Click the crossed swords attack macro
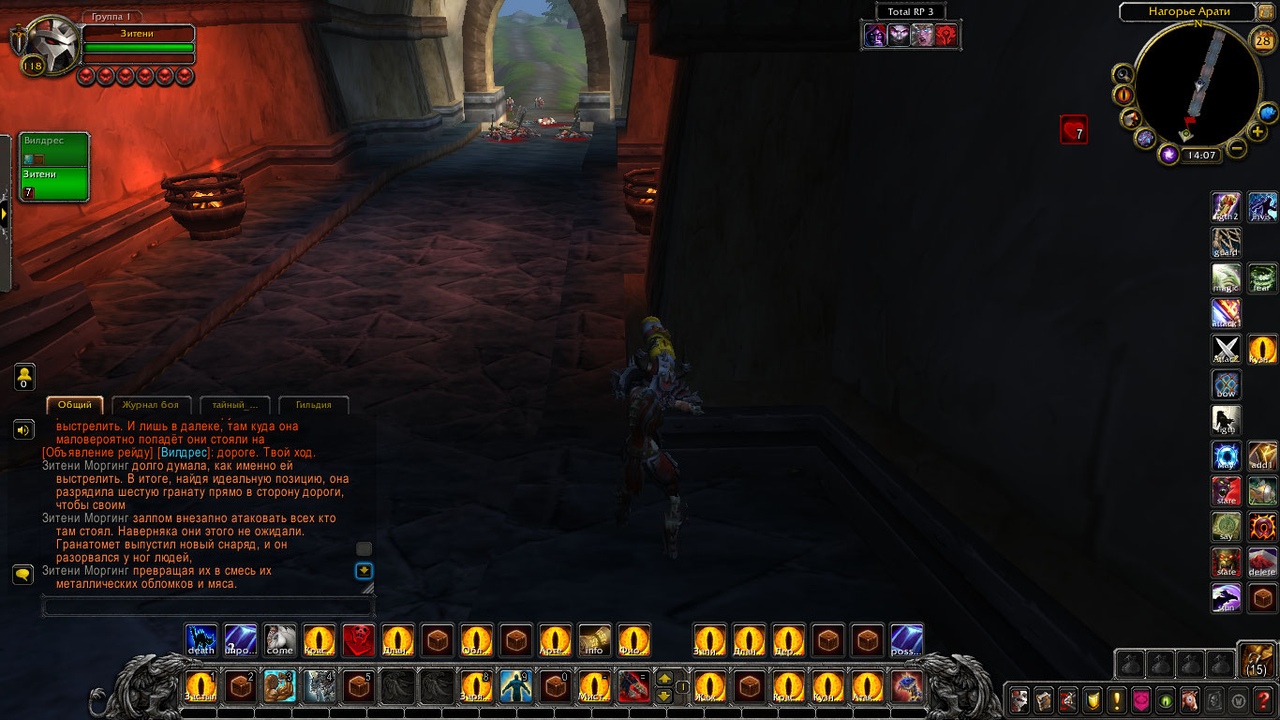This screenshot has height=720, width=1280. coord(1226,349)
